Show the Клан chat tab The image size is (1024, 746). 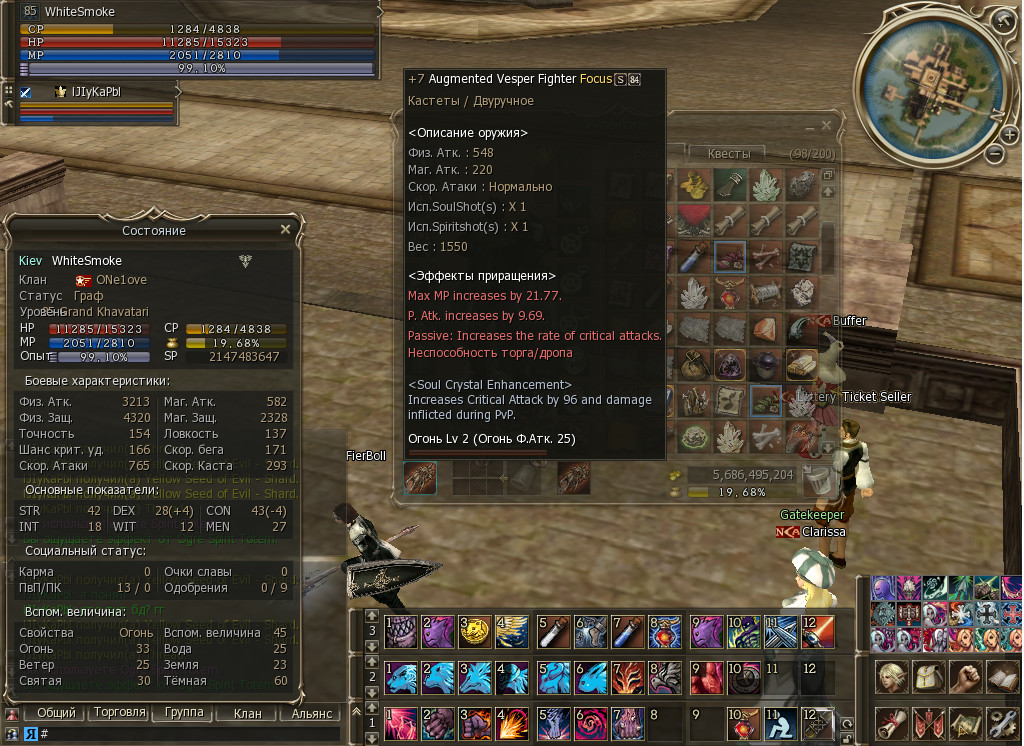click(x=247, y=714)
